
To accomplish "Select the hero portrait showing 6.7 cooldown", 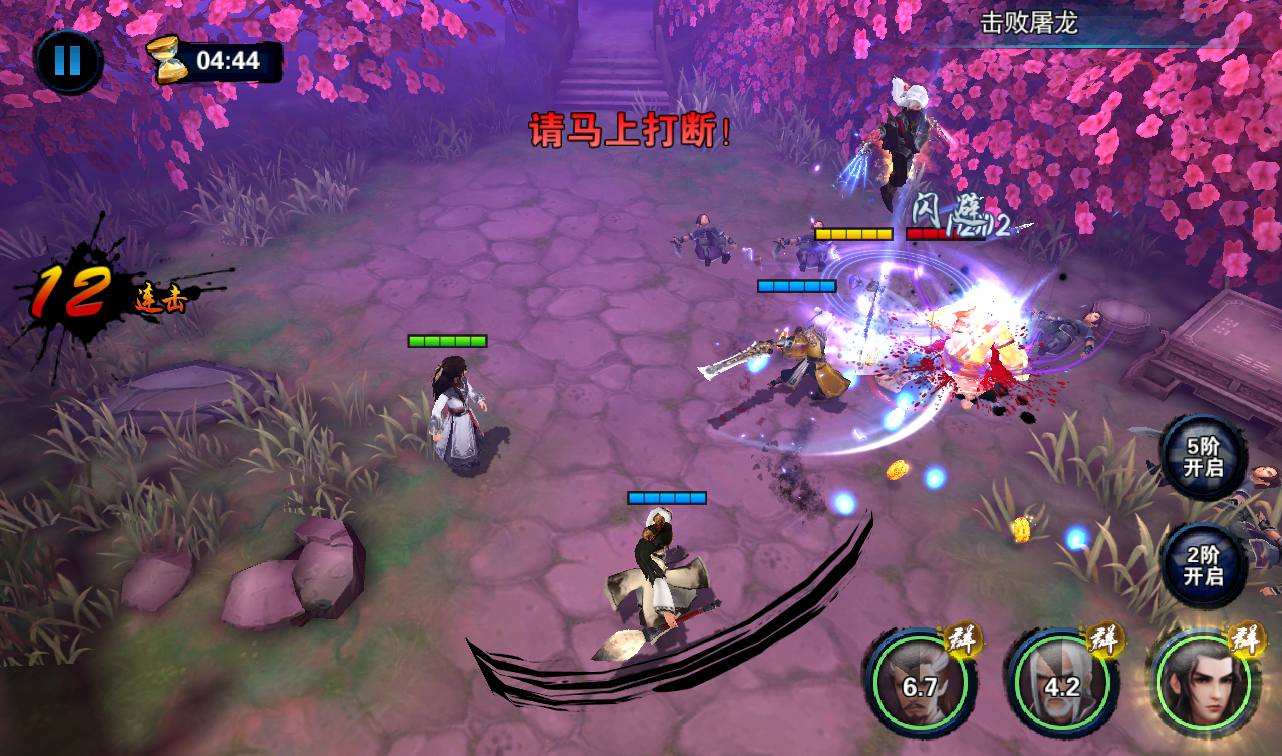I will click(x=919, y=685).
